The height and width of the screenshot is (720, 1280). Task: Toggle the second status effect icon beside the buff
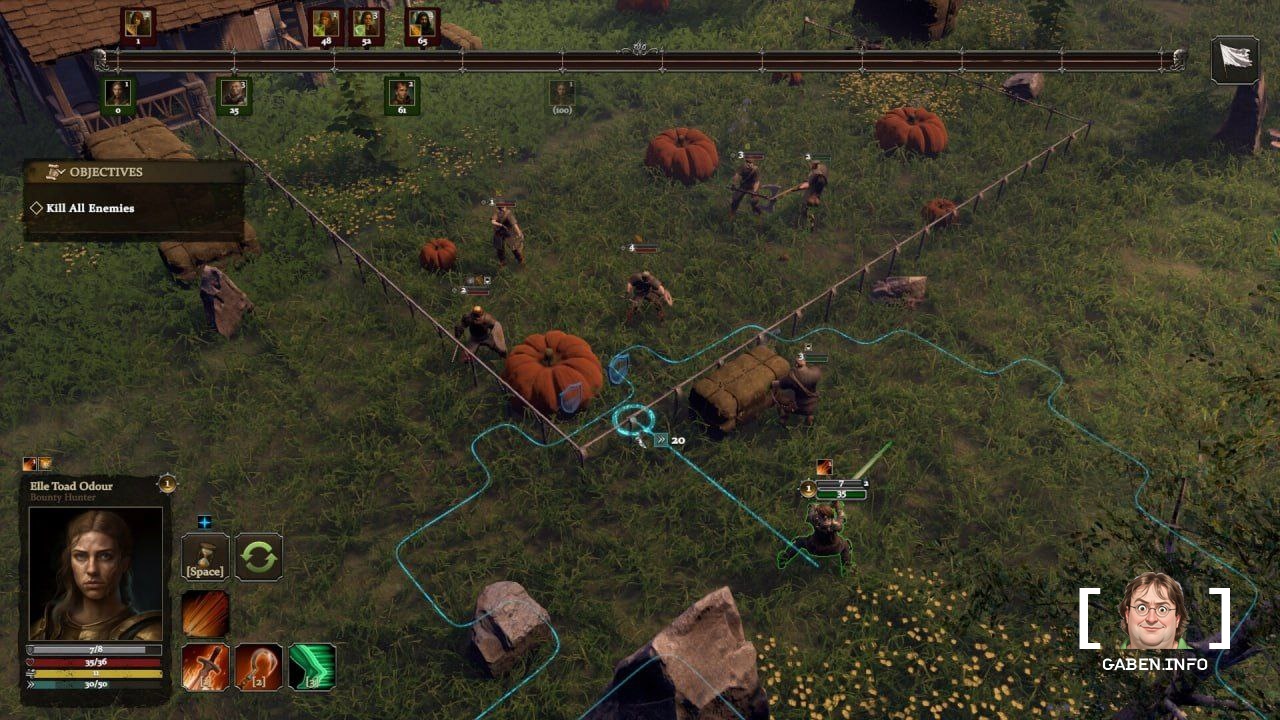click(x=45, y=463)
